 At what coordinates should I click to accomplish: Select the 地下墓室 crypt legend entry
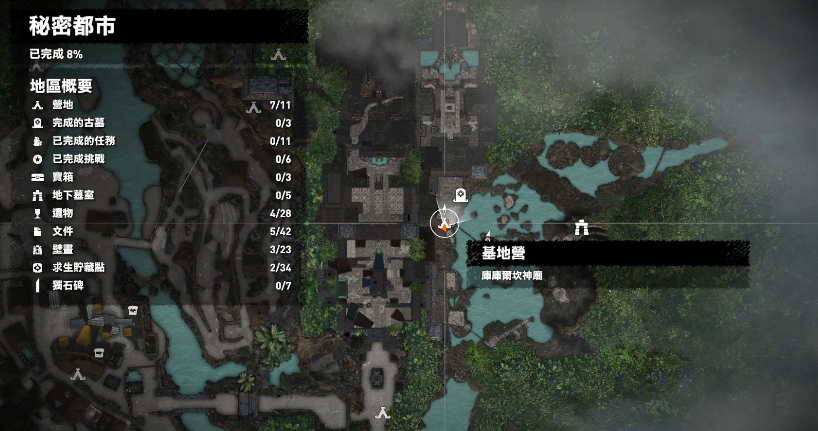[150, 195]
